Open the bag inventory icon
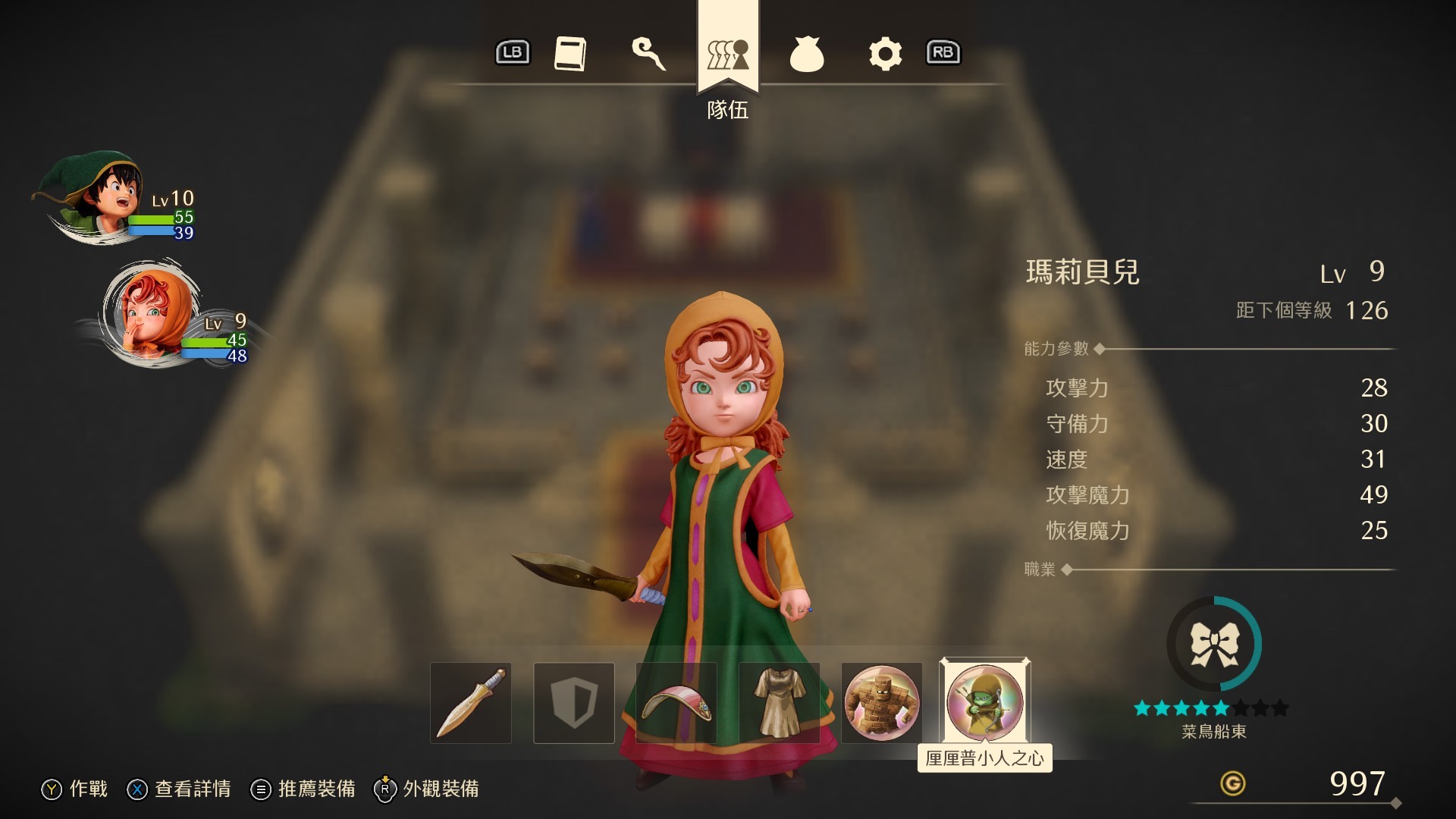The width and height of the screenshot is (1456, 819). click(807, 53)
